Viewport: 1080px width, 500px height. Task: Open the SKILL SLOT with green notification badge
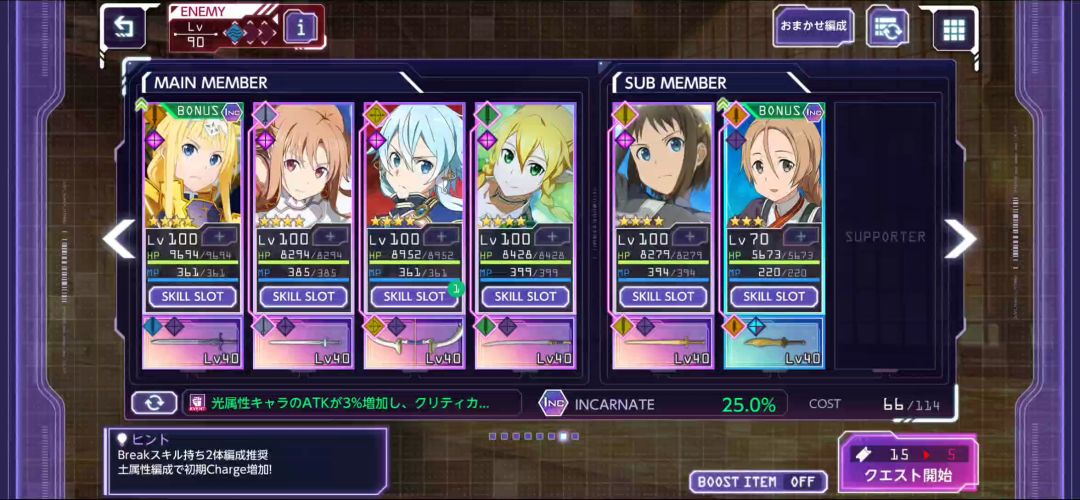click(x=414, y=296)
